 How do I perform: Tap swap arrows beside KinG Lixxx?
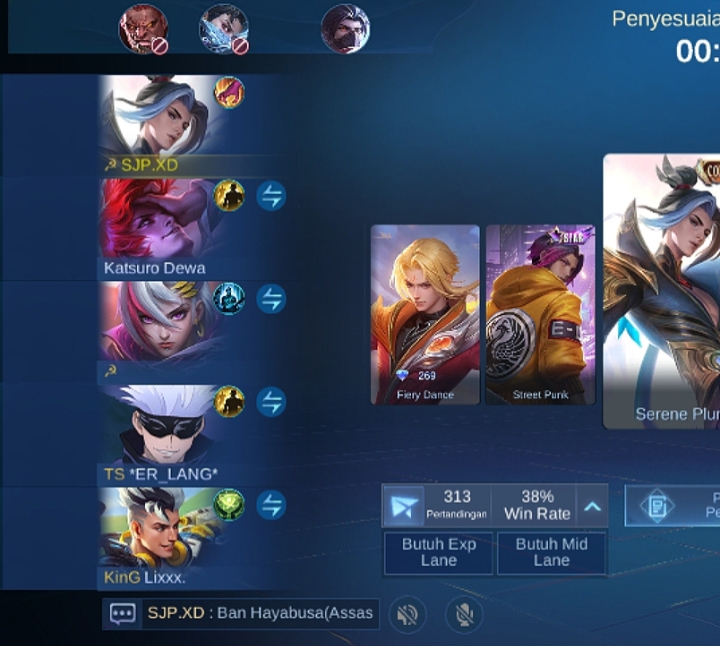click(271, 505)
